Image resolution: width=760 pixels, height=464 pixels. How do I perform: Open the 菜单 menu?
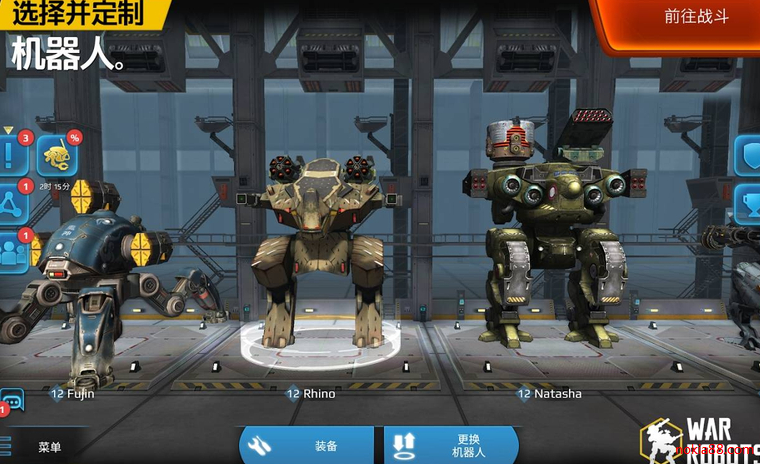(45, 447)
